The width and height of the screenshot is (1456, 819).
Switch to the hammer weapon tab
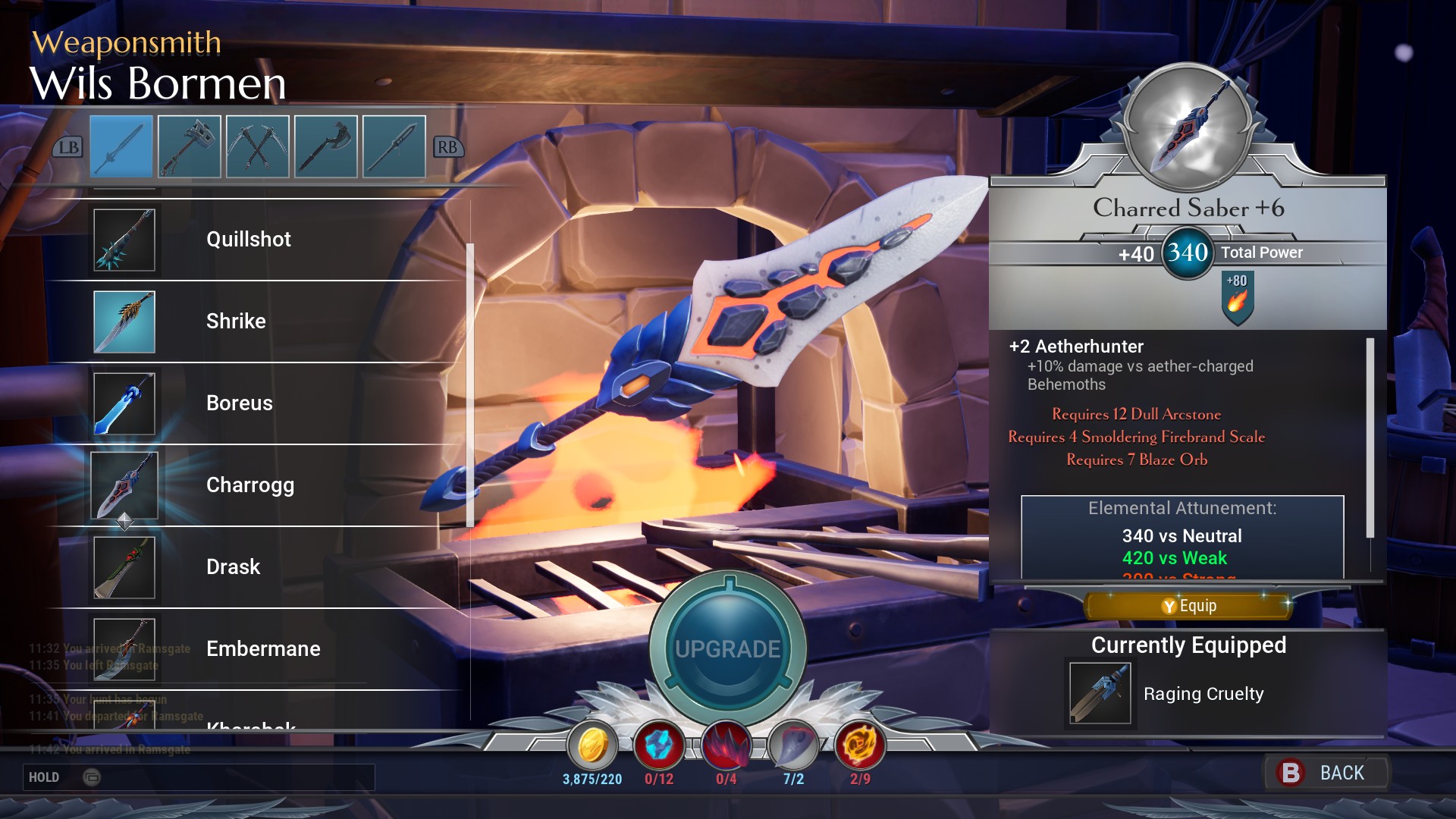click(190, 146)
